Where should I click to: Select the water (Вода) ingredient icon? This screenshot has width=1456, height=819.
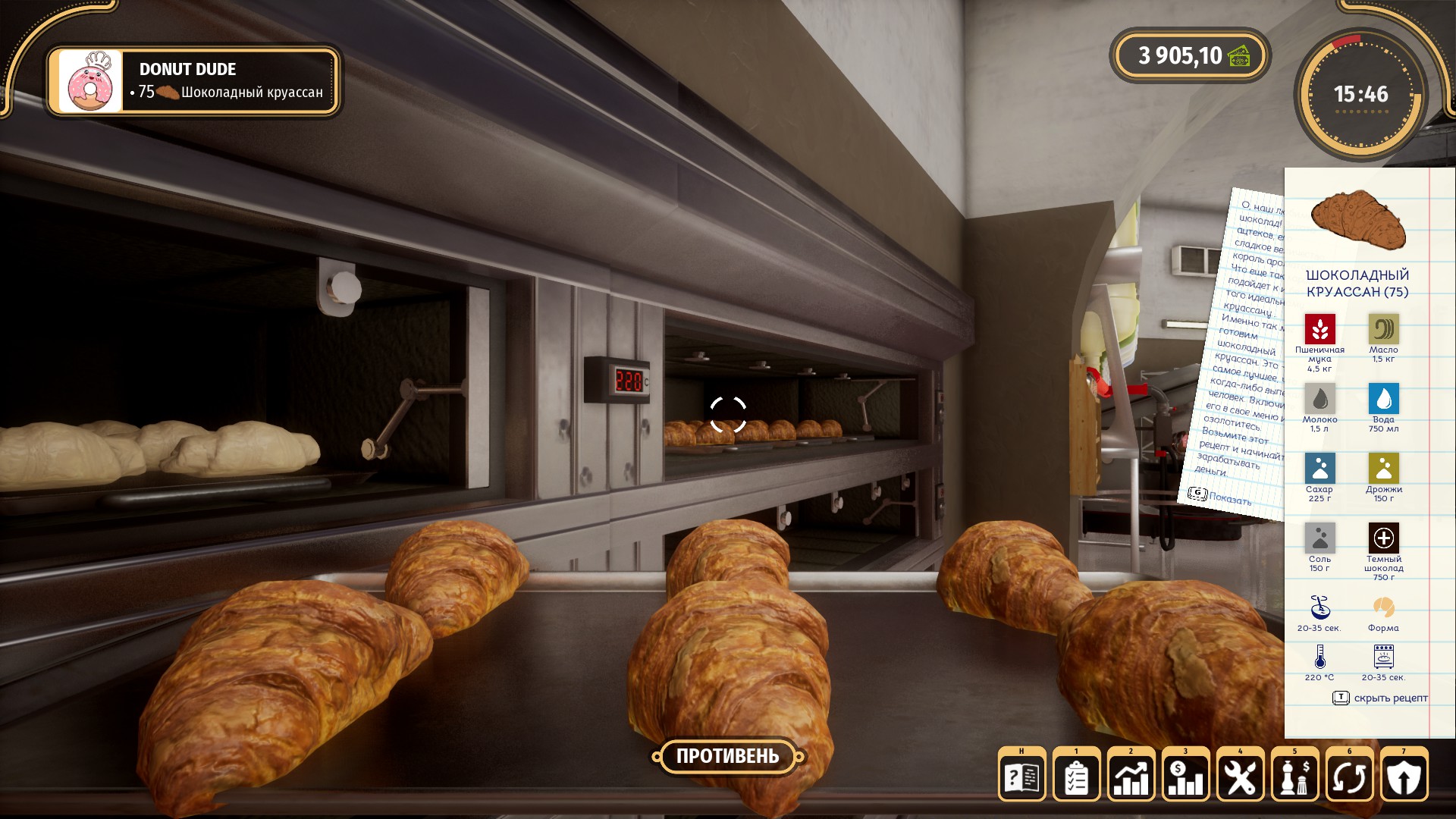[x=1383, y=399]
